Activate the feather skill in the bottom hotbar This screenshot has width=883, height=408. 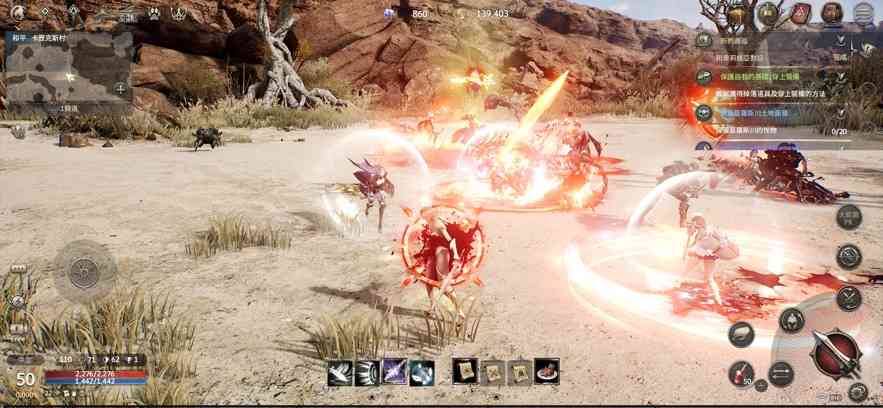coord(339,372)
